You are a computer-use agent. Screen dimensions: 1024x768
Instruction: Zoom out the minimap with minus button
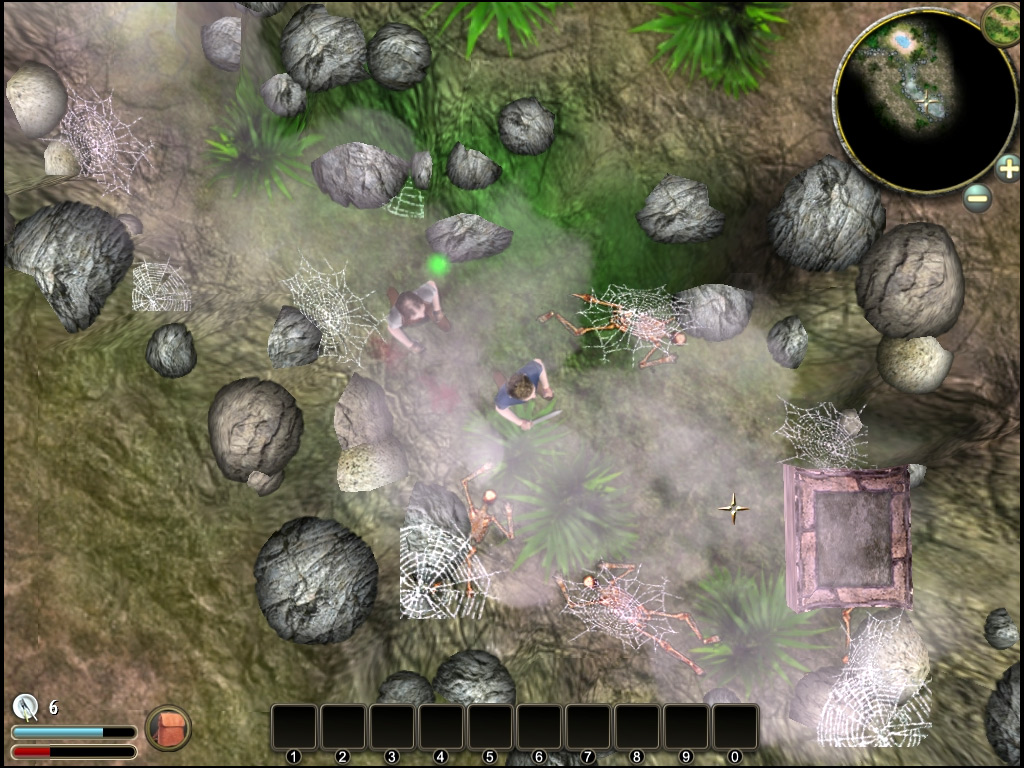[x=979, y=197]
